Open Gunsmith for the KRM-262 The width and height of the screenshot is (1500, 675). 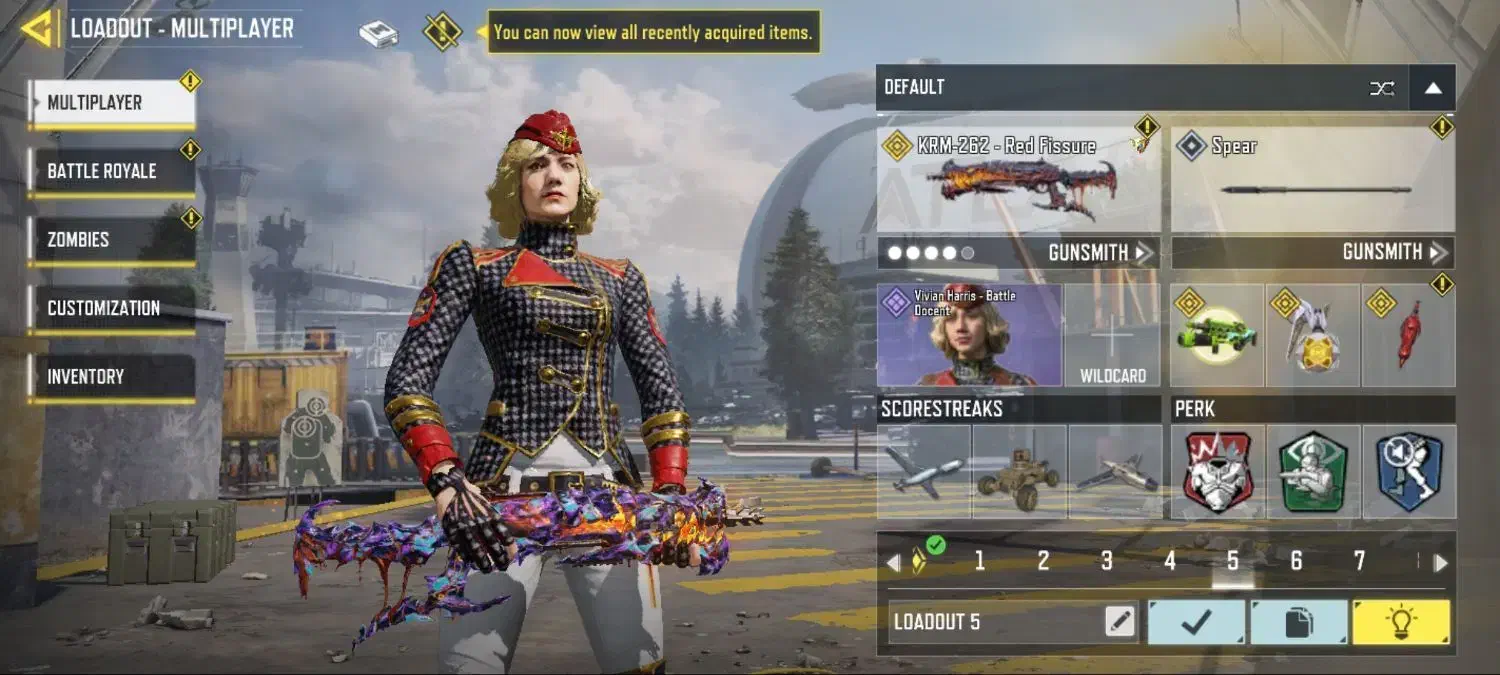click(x=1099, y=253)
